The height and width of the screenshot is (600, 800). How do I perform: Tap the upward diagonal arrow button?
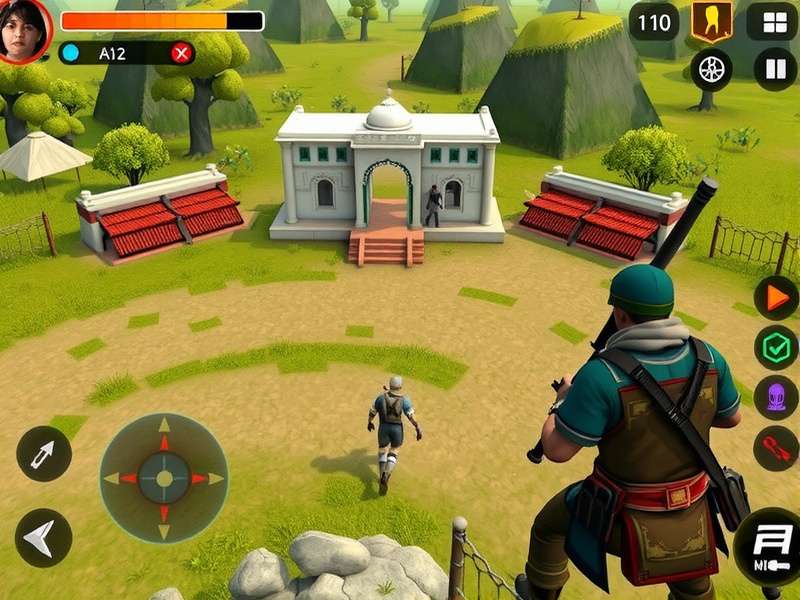(x=43, y=455)
